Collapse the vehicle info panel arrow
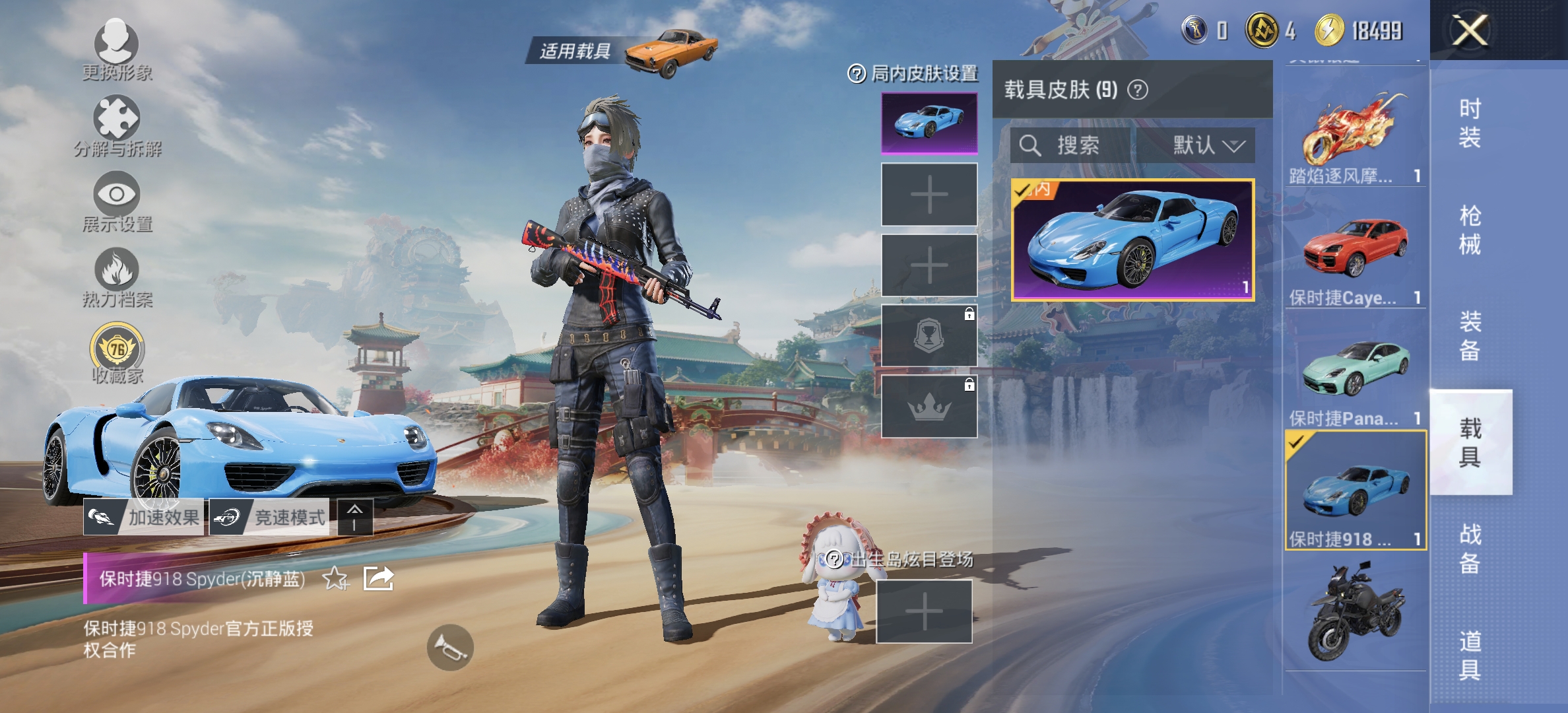Viewport: 1568px width, 713px height. (x=354, y=517)
